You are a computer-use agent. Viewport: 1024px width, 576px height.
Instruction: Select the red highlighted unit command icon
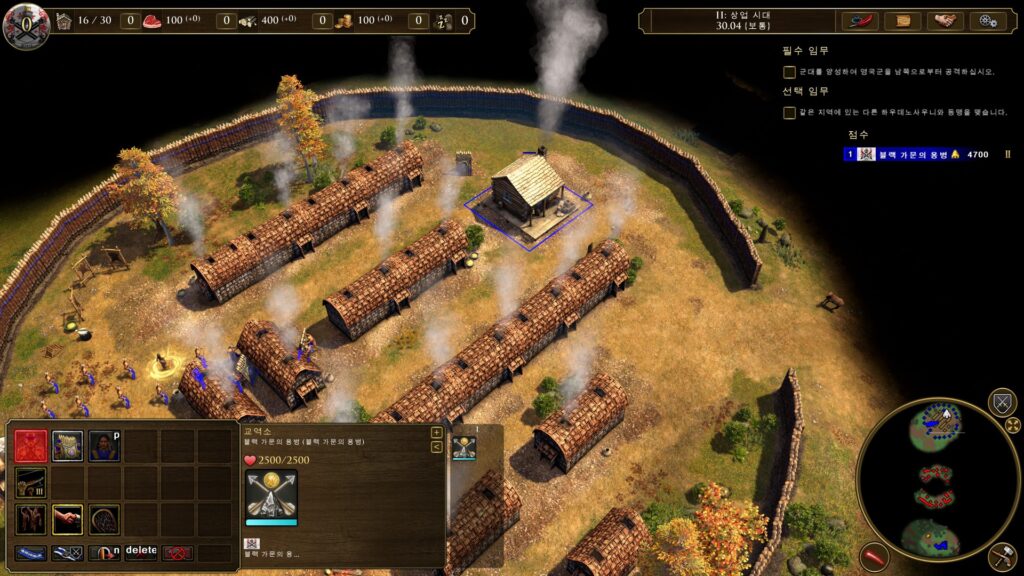(31, 445)
